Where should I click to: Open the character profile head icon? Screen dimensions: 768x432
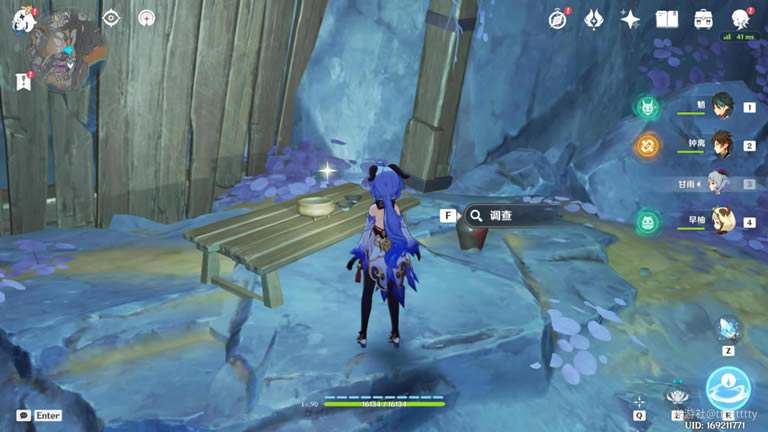click(x=741, y=19)
